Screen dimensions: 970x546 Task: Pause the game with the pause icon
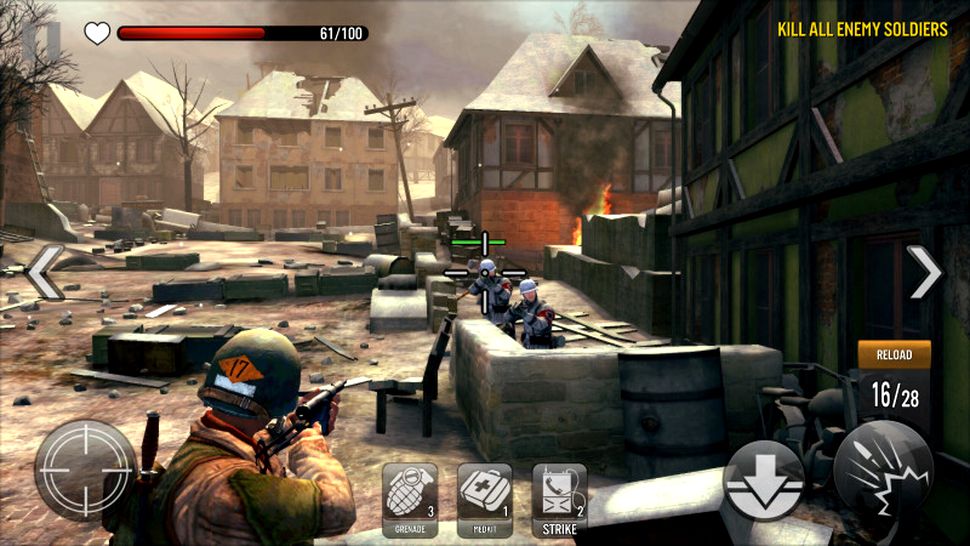41,38
